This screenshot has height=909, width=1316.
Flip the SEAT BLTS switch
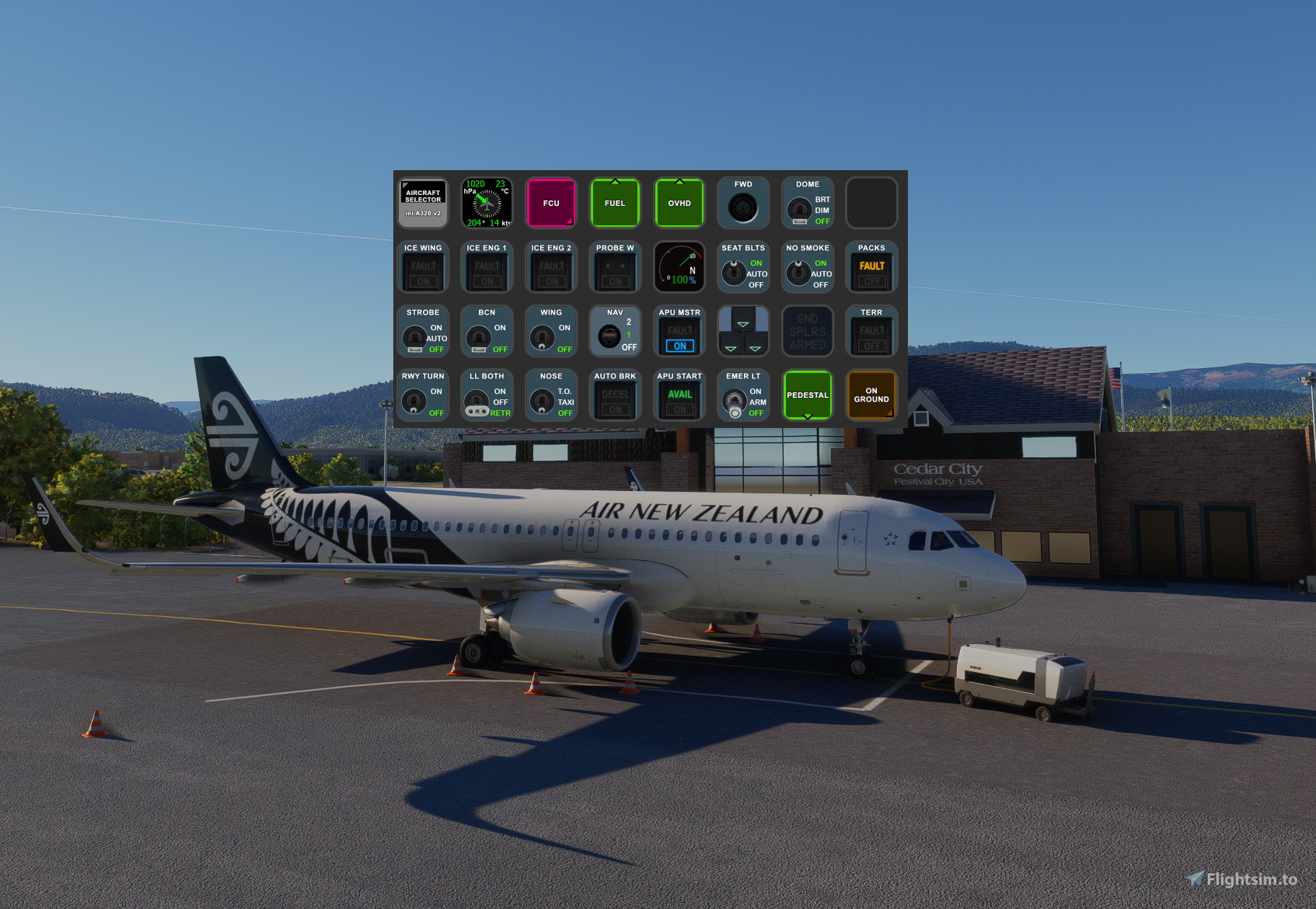[x=743, y=267]
